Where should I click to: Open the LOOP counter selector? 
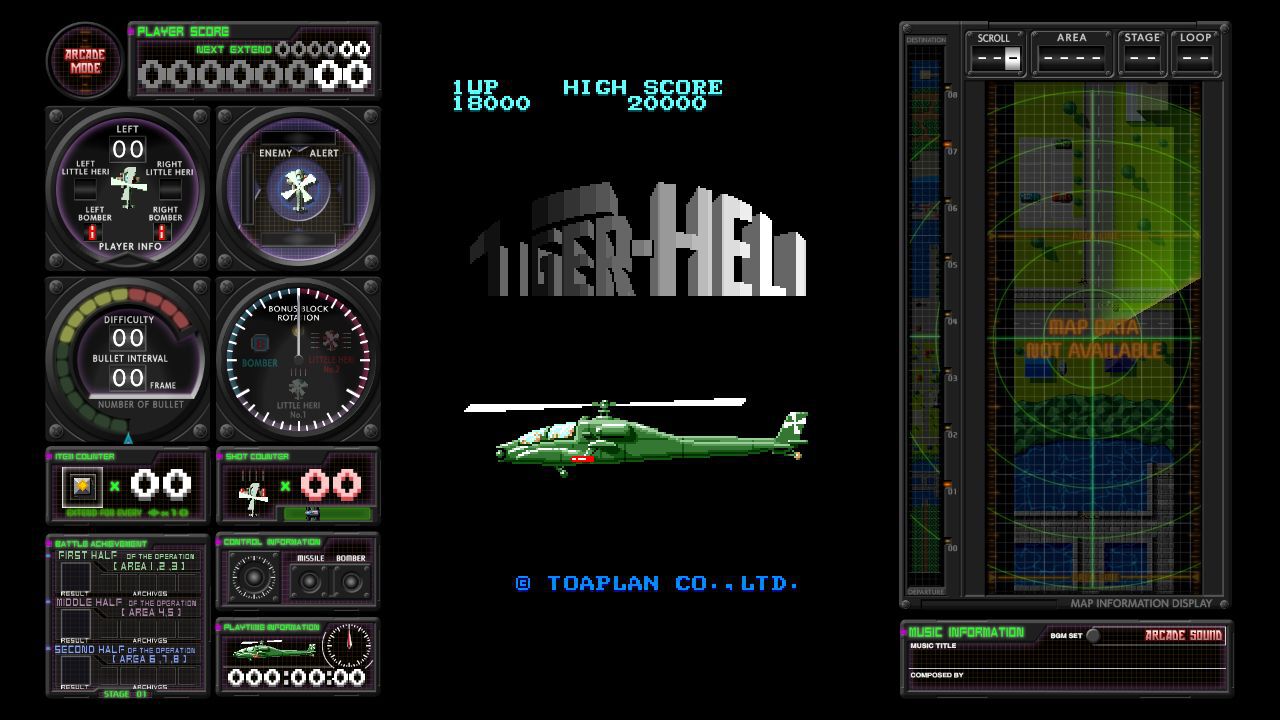[1196, 58]
